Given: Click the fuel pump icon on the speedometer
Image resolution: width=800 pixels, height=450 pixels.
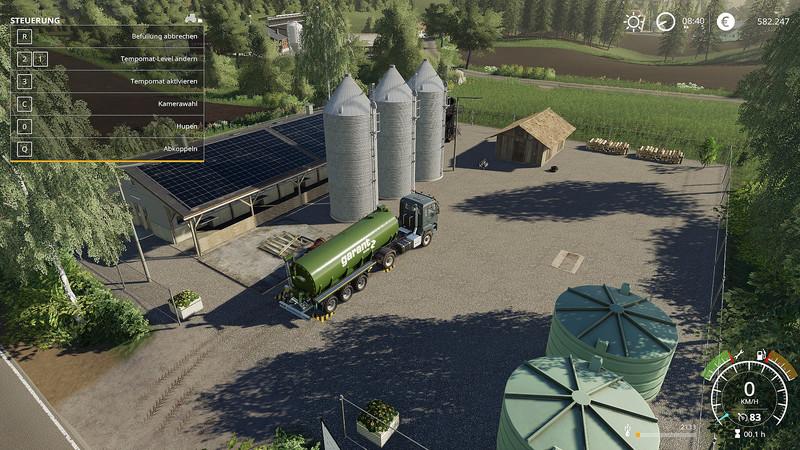Looking at the screenshot, I should tap(761, 355).
